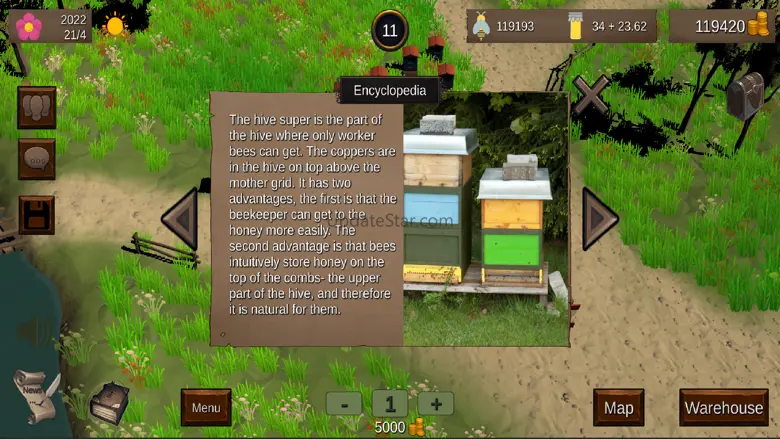Viewport: 780px width, 439px height.
Task: Open the Map
Action: 618,407
